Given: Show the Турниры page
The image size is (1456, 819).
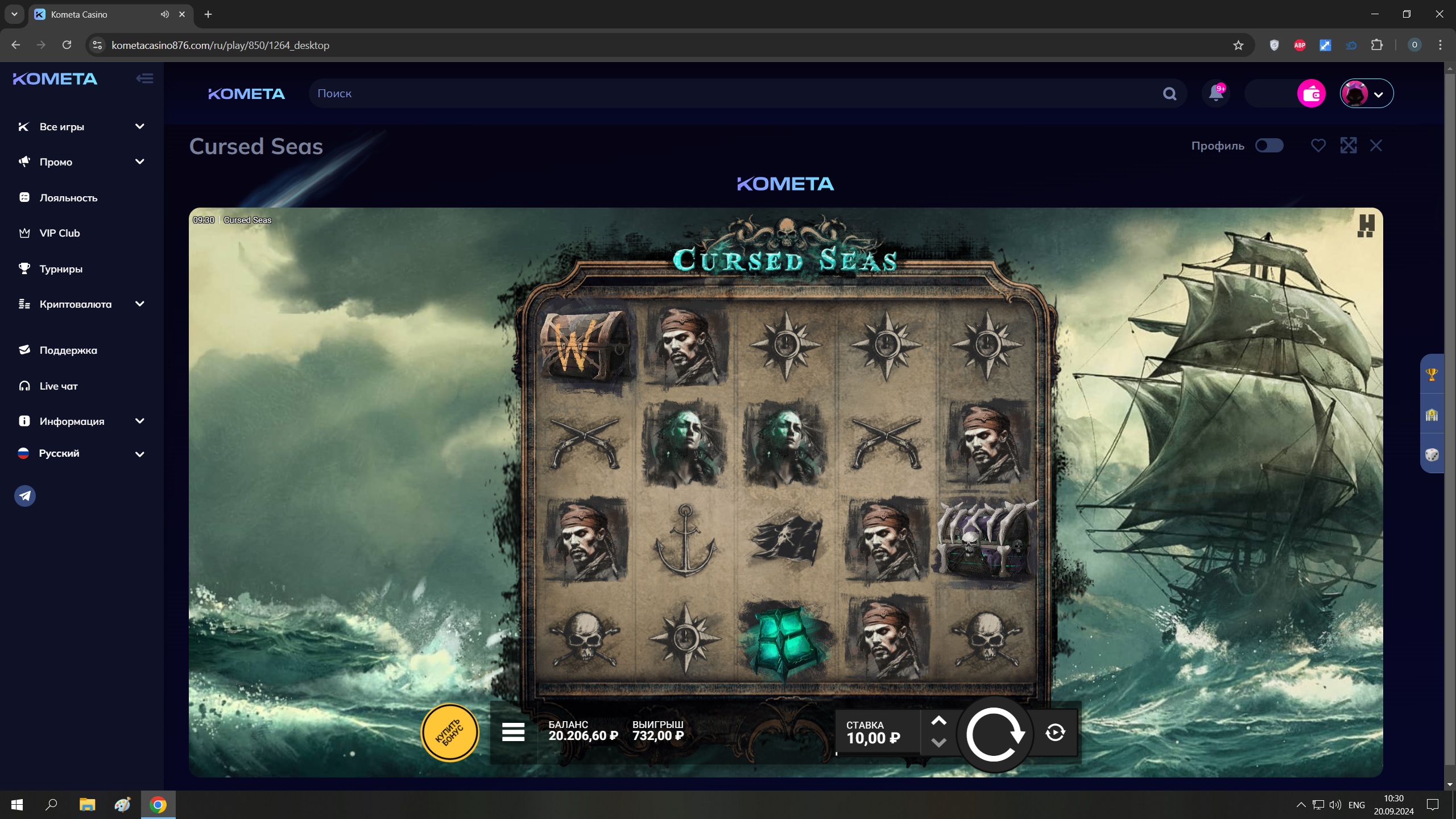Looking at the screenshot, I should [61, 269].
